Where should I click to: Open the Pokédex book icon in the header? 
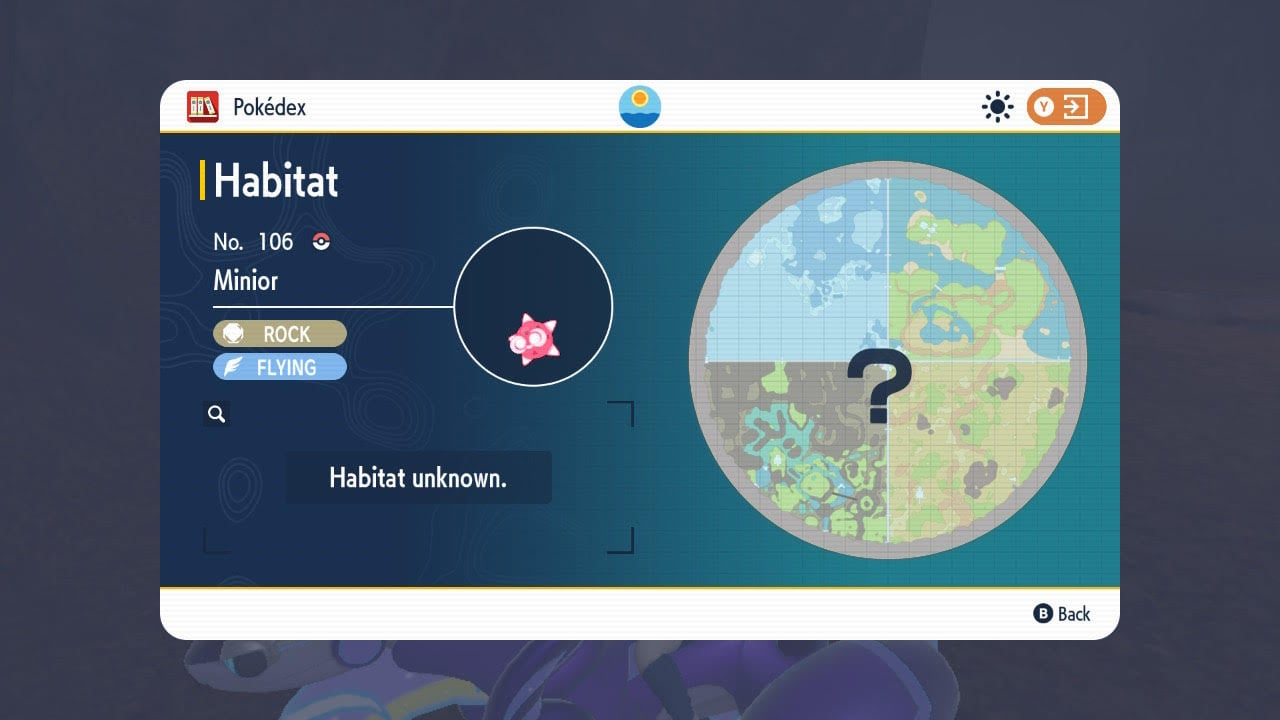click(204, 106)
